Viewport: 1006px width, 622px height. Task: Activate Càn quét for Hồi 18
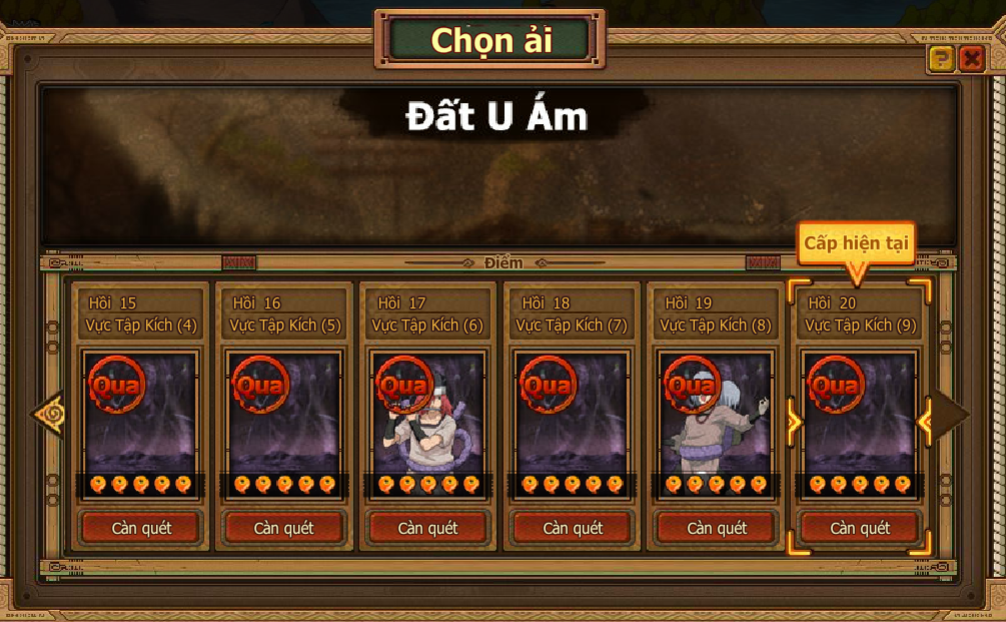(x=573, y=528)
